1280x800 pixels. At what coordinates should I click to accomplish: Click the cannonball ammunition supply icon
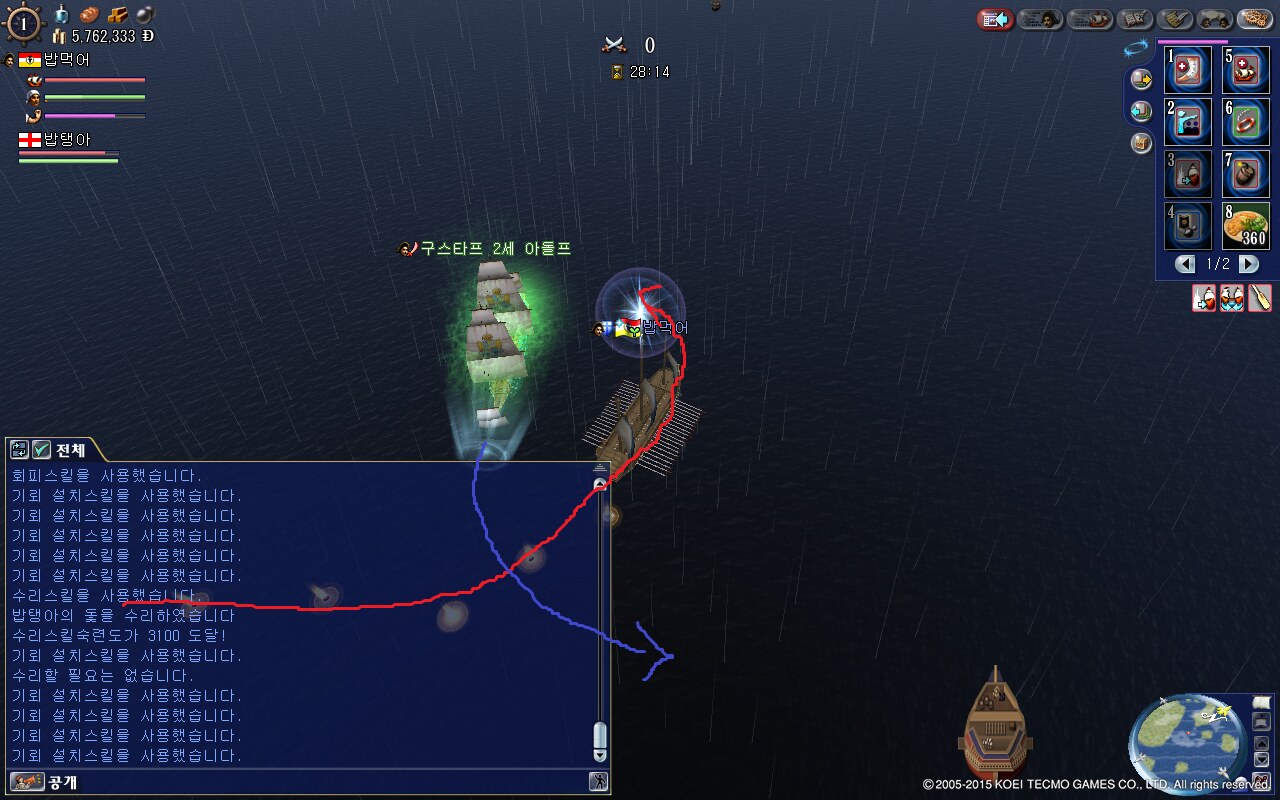(x=145, y=15)
